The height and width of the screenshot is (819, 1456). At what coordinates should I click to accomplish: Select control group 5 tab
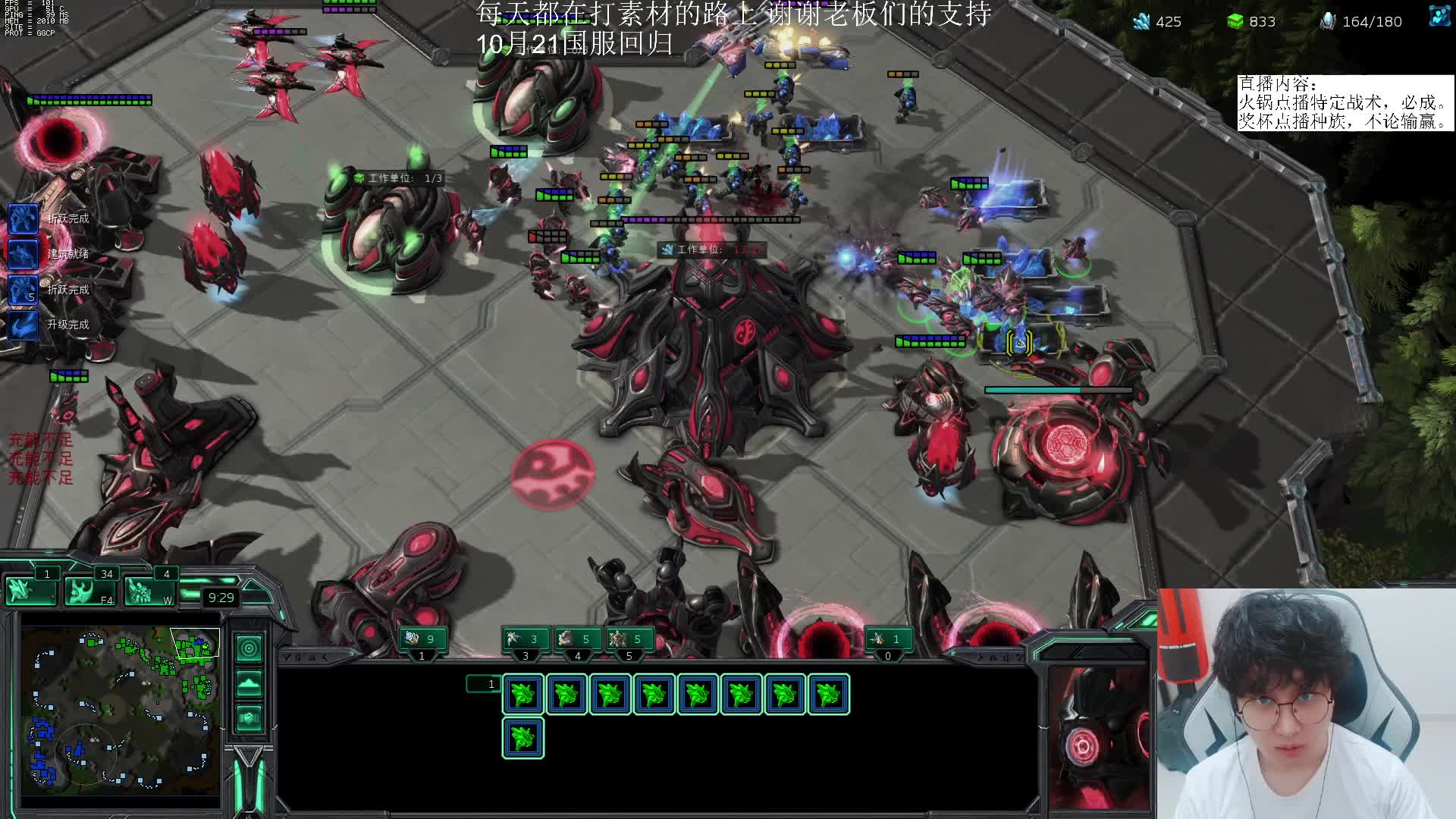(628, 639)
